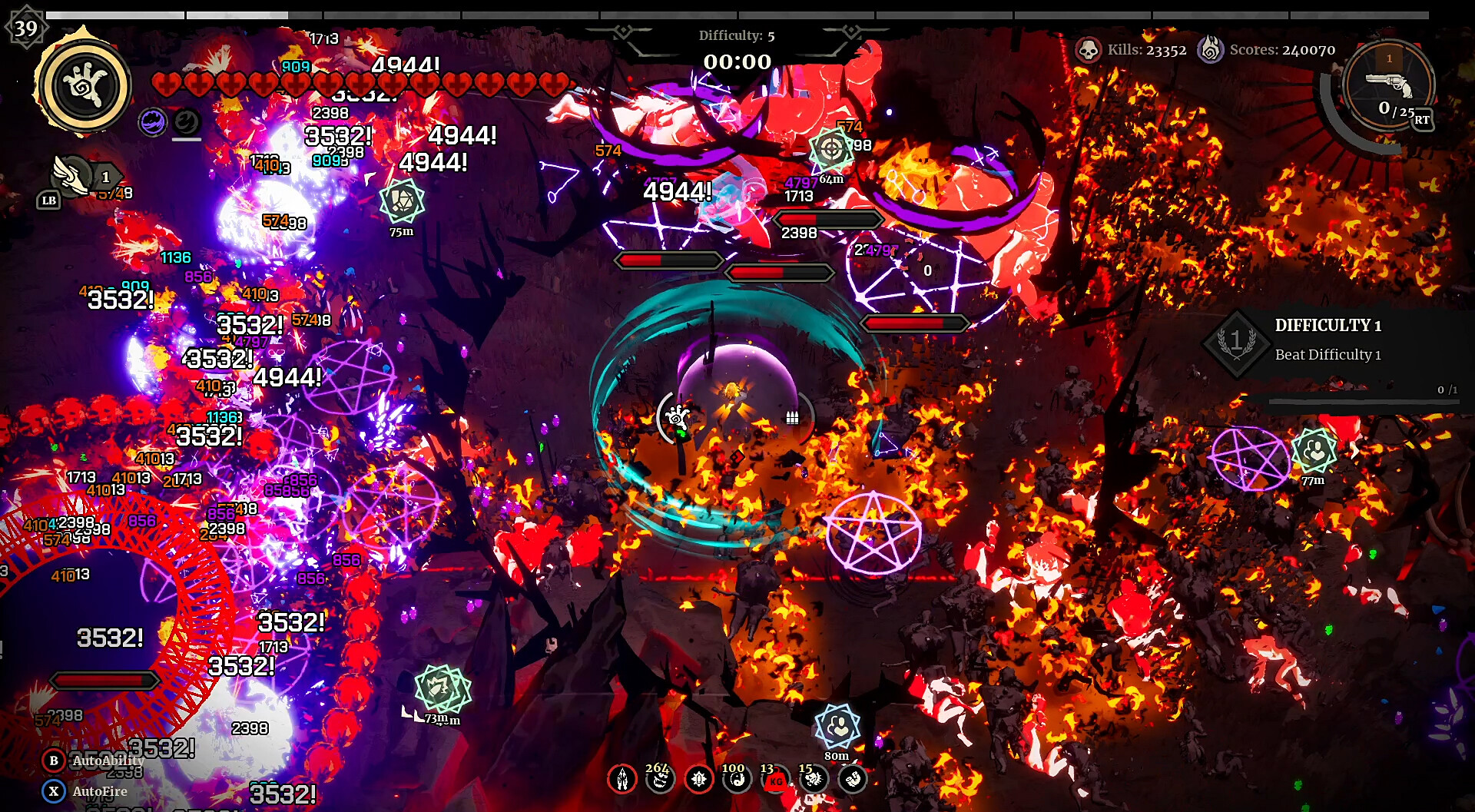Trigger the winged boot dash ability

pos(71,176)
